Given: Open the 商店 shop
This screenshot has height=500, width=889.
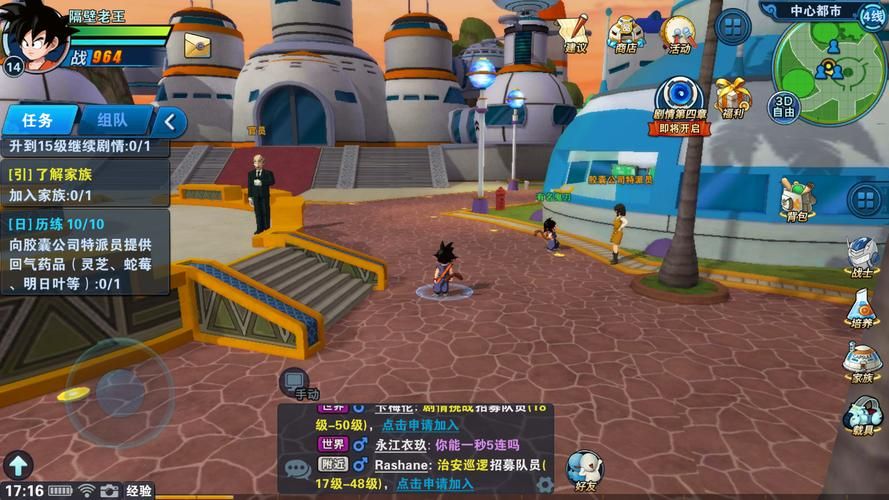Looking at the screenshot, I should pyautogui.click(x=626, y=33).
